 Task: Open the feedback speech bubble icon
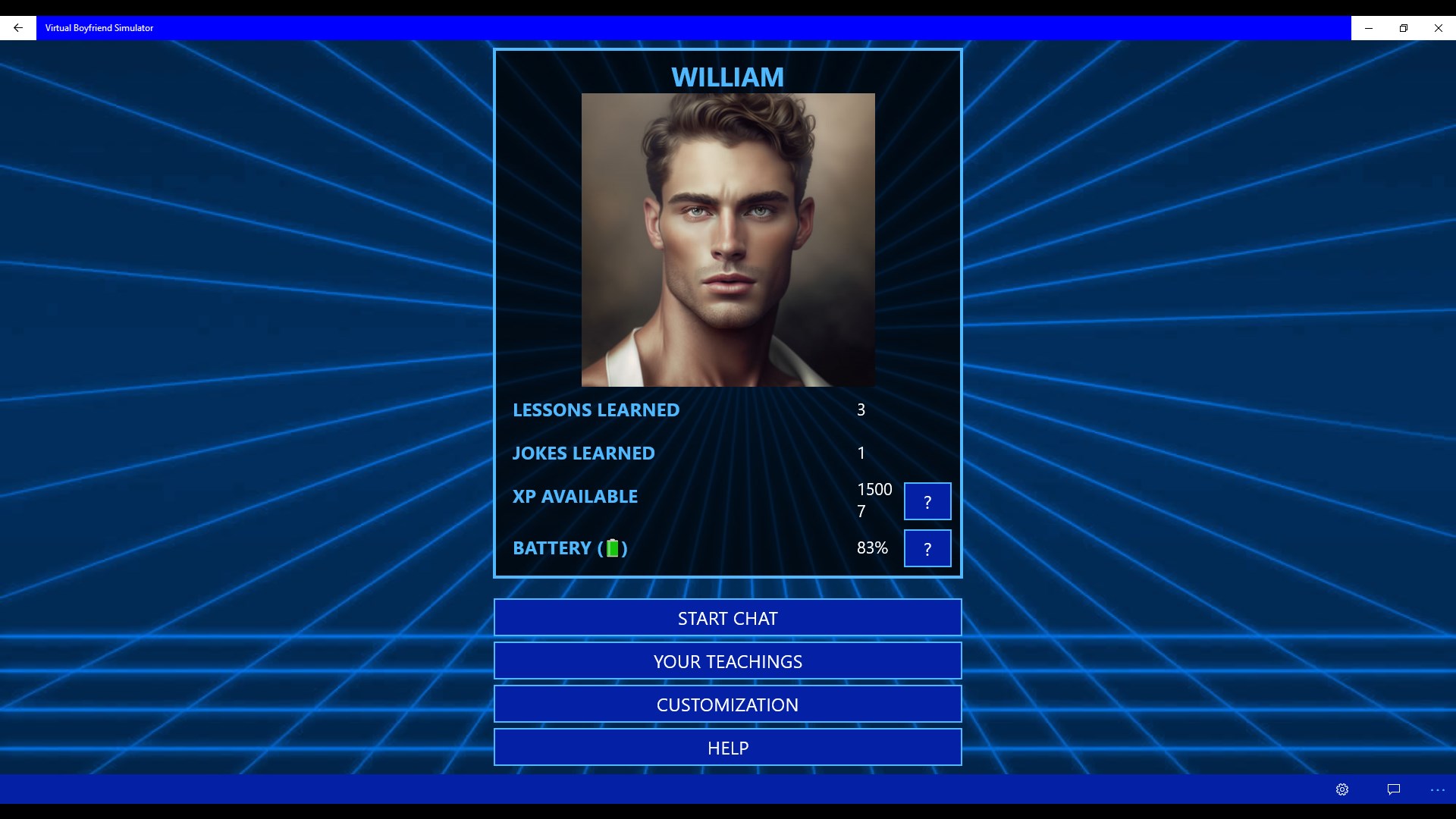1393,789
